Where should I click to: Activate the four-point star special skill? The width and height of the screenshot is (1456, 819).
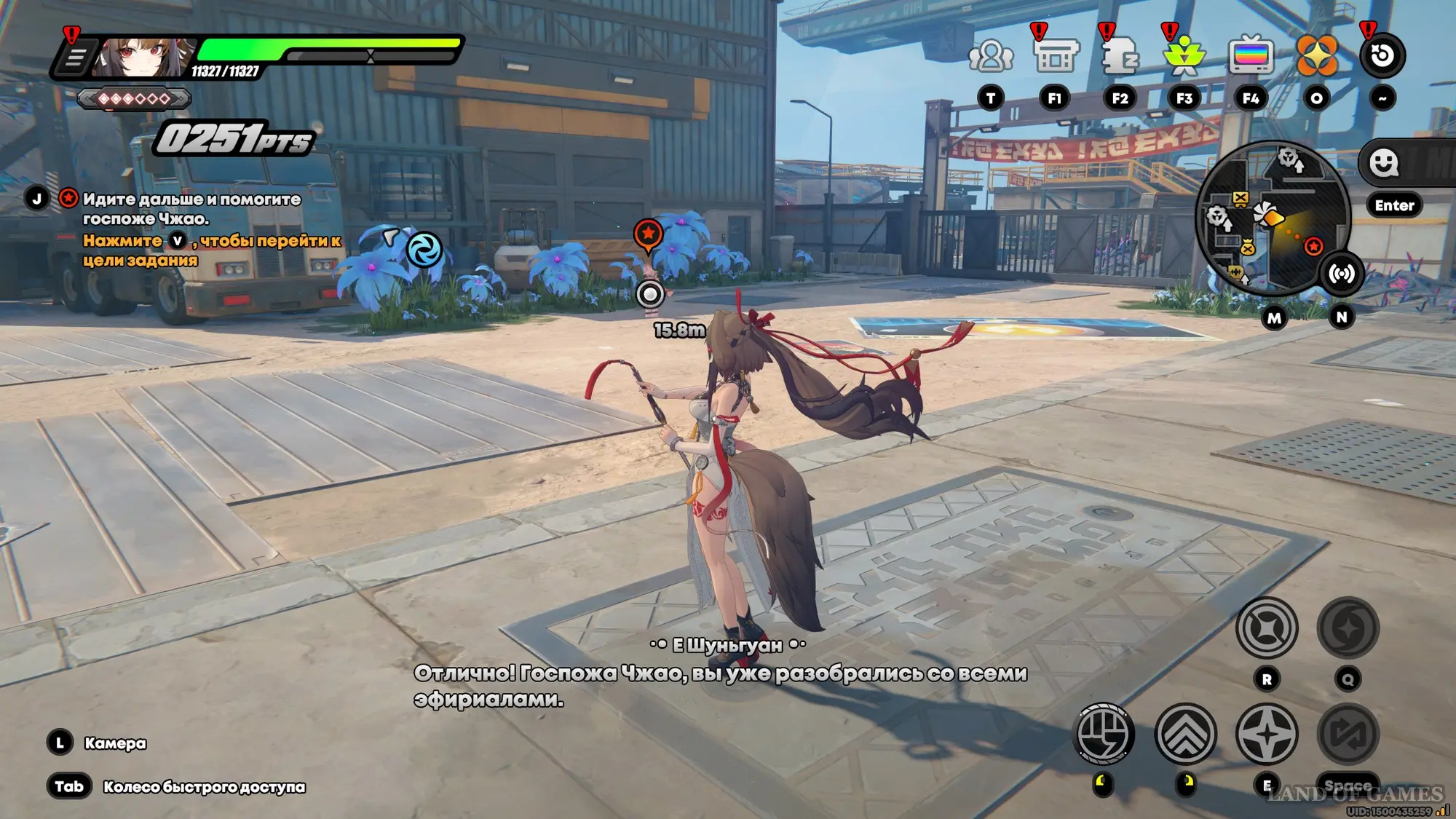1267,734
